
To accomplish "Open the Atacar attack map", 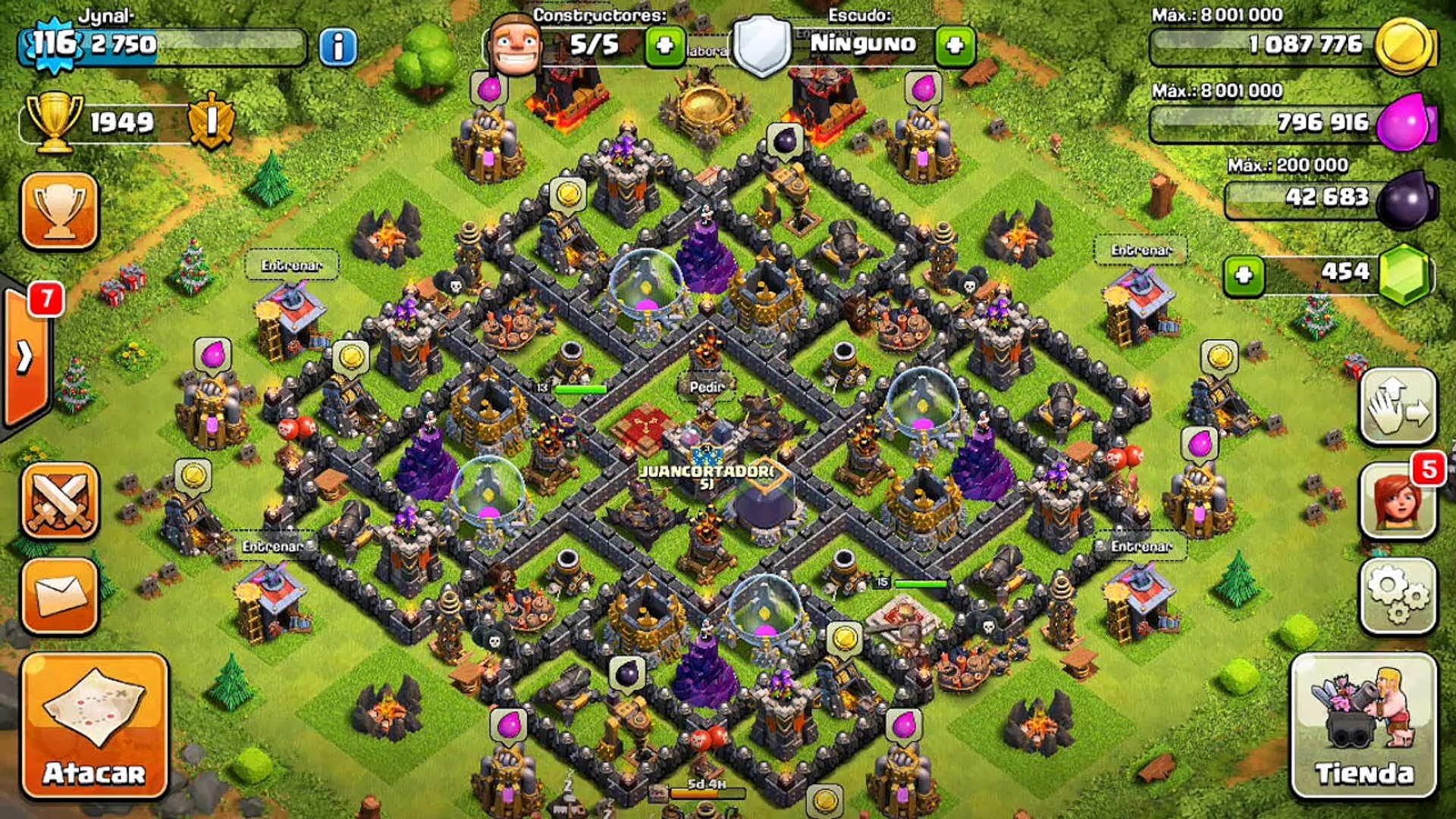I will (x=94, y=725).
